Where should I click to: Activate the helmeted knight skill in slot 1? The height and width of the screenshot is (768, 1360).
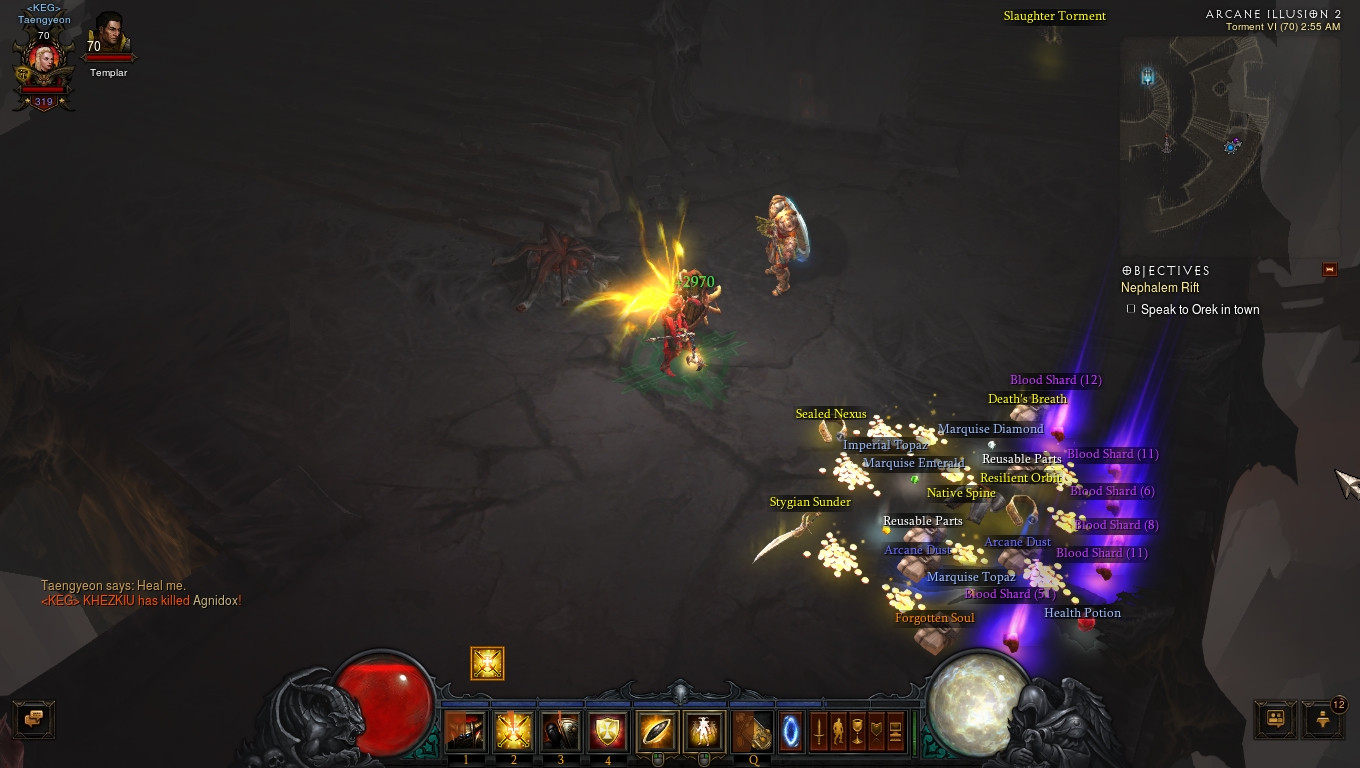tap(465, 732)
